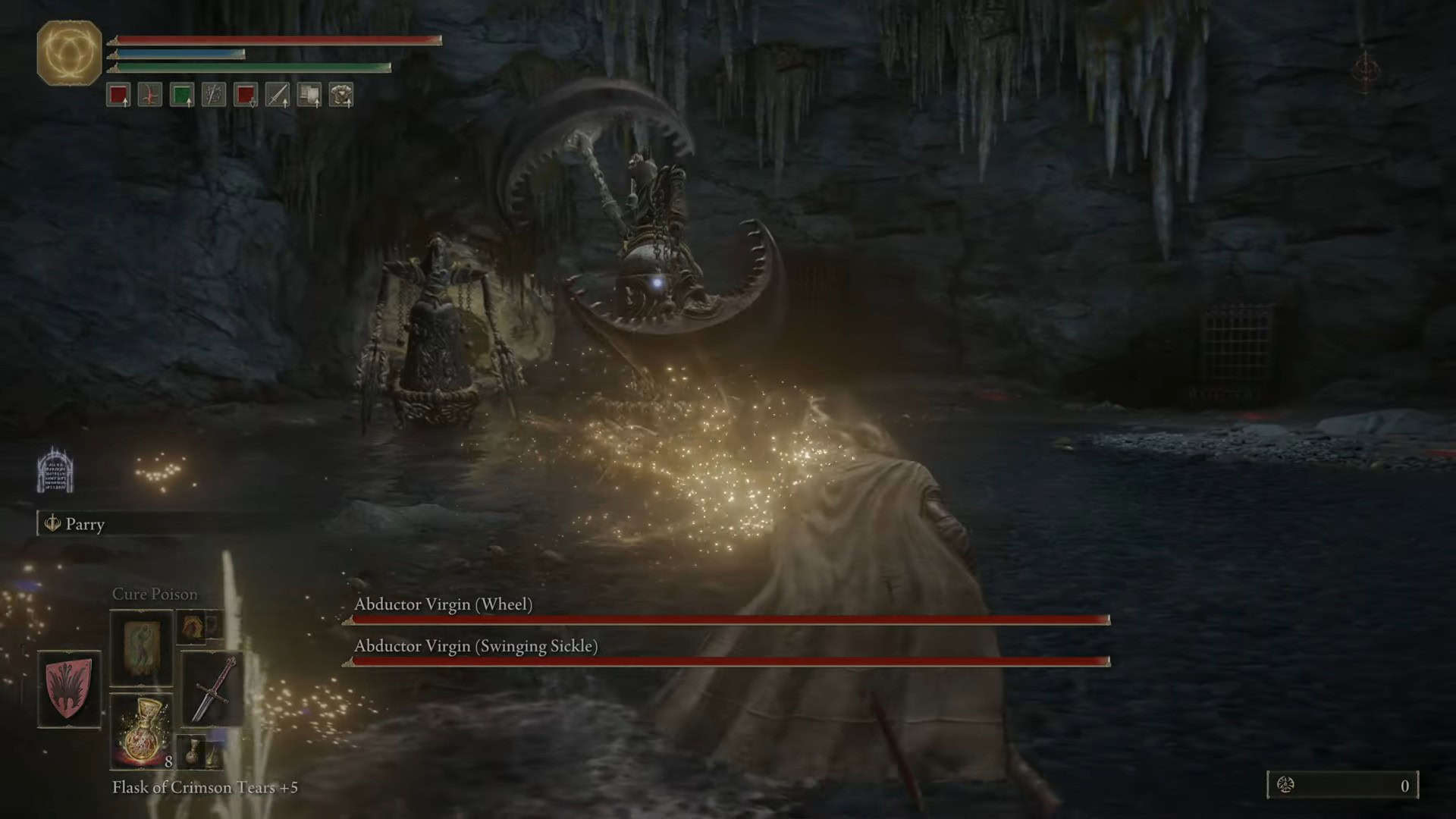Click the red heater shield slot
The width and height of the screenshot is (1456, 819).
click(x=69, y=689)
